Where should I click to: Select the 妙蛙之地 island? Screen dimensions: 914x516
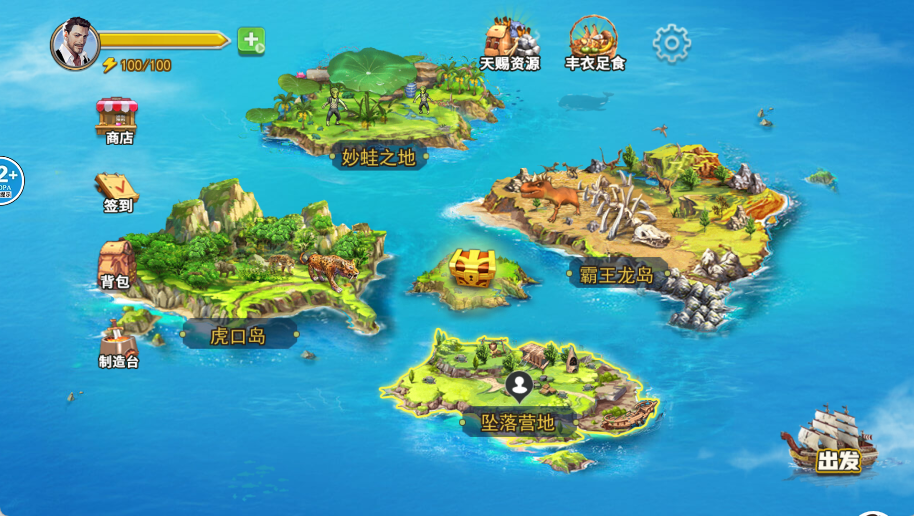pos(378,156)
